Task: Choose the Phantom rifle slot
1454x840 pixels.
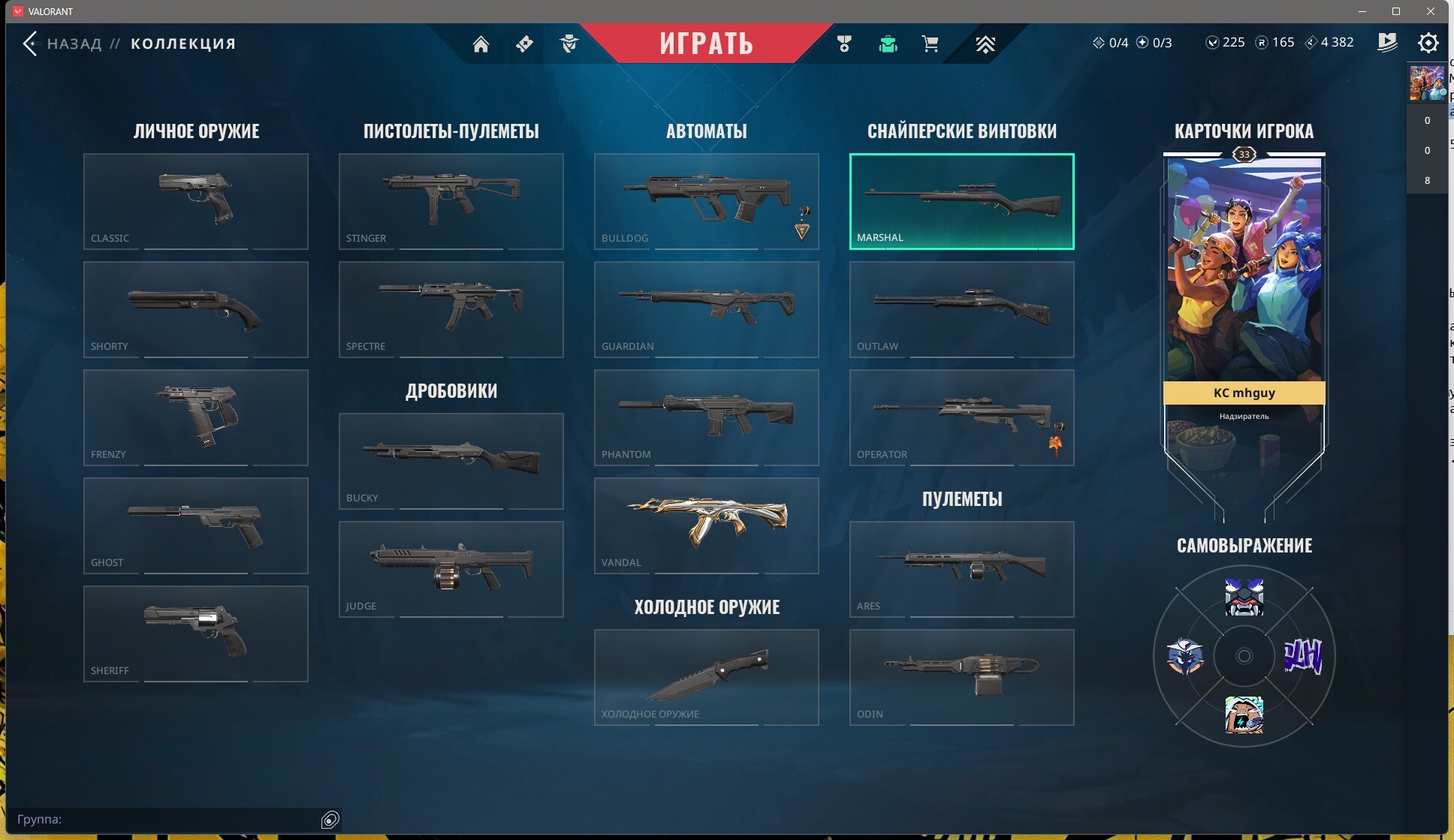Action: pyautogui.click(x=706, y=417)
